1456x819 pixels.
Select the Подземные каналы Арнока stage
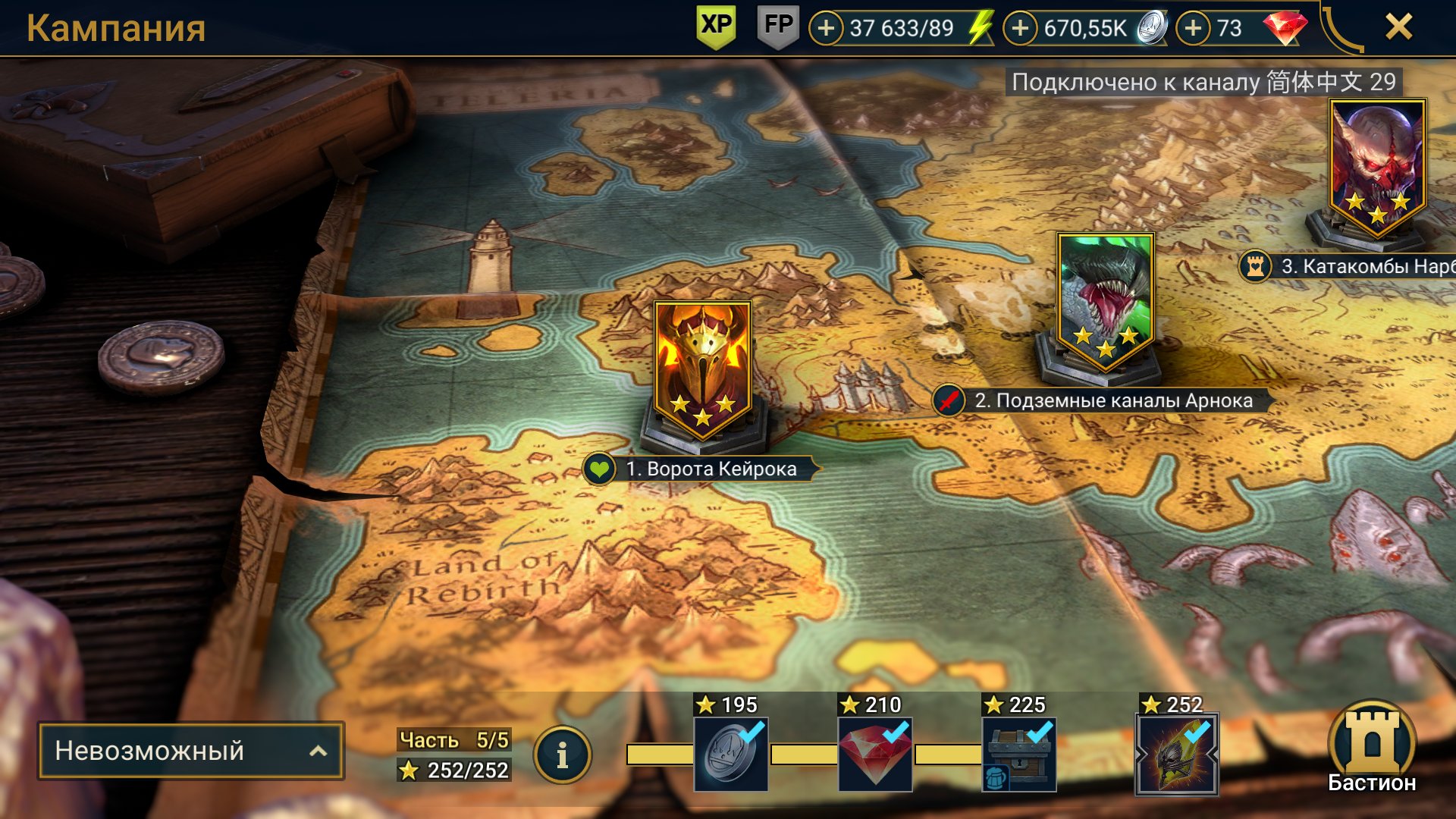coord(1105,303)
